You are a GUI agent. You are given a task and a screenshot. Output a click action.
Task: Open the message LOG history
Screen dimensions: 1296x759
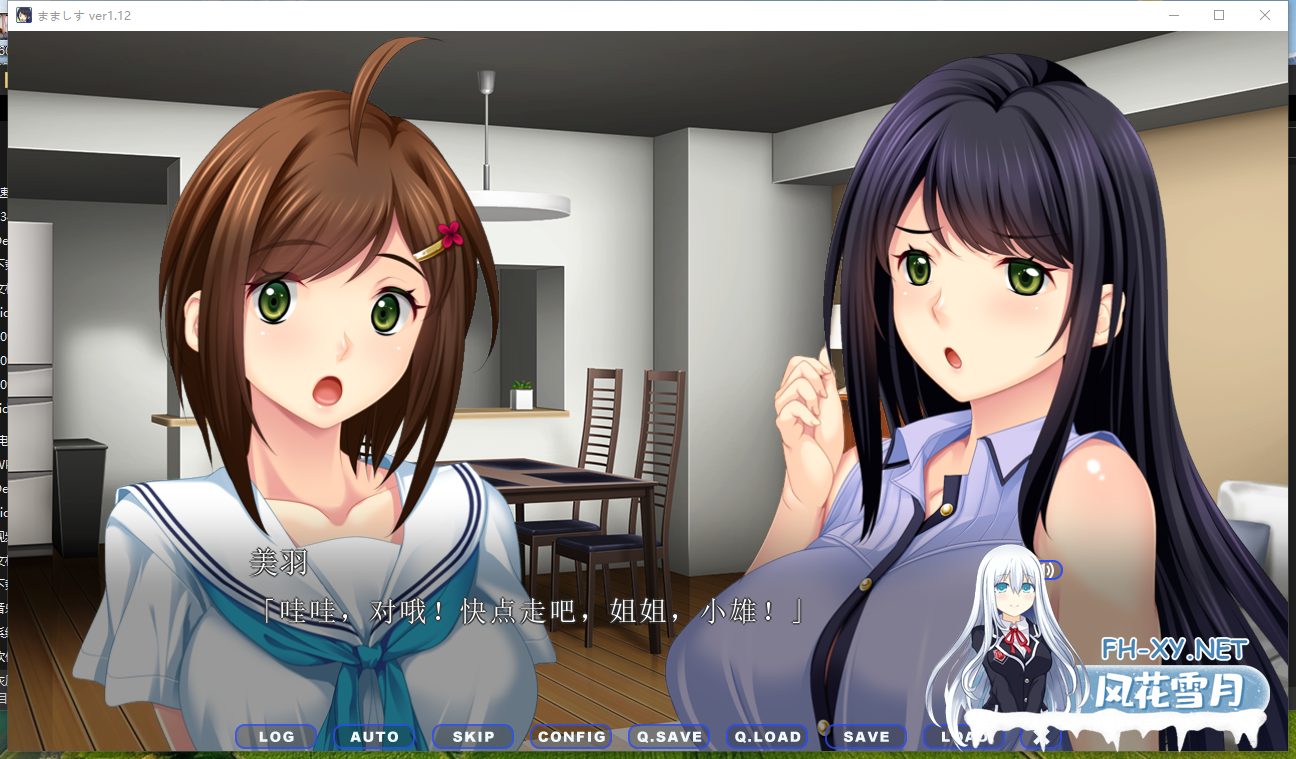click(276, 736)
